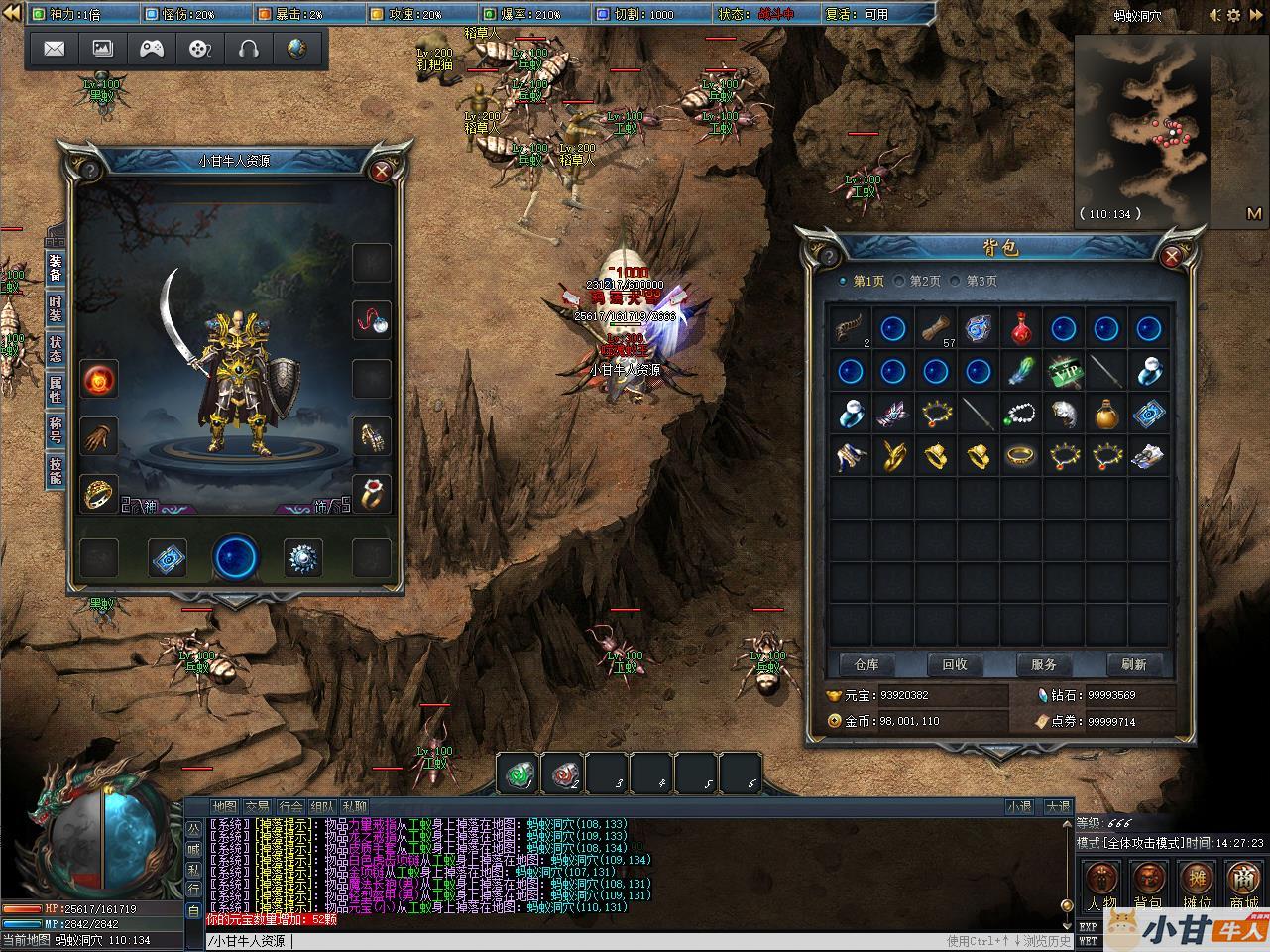Open the mail envelope icon
This screenshot has height=952, width=1270.
click(55, 49)
